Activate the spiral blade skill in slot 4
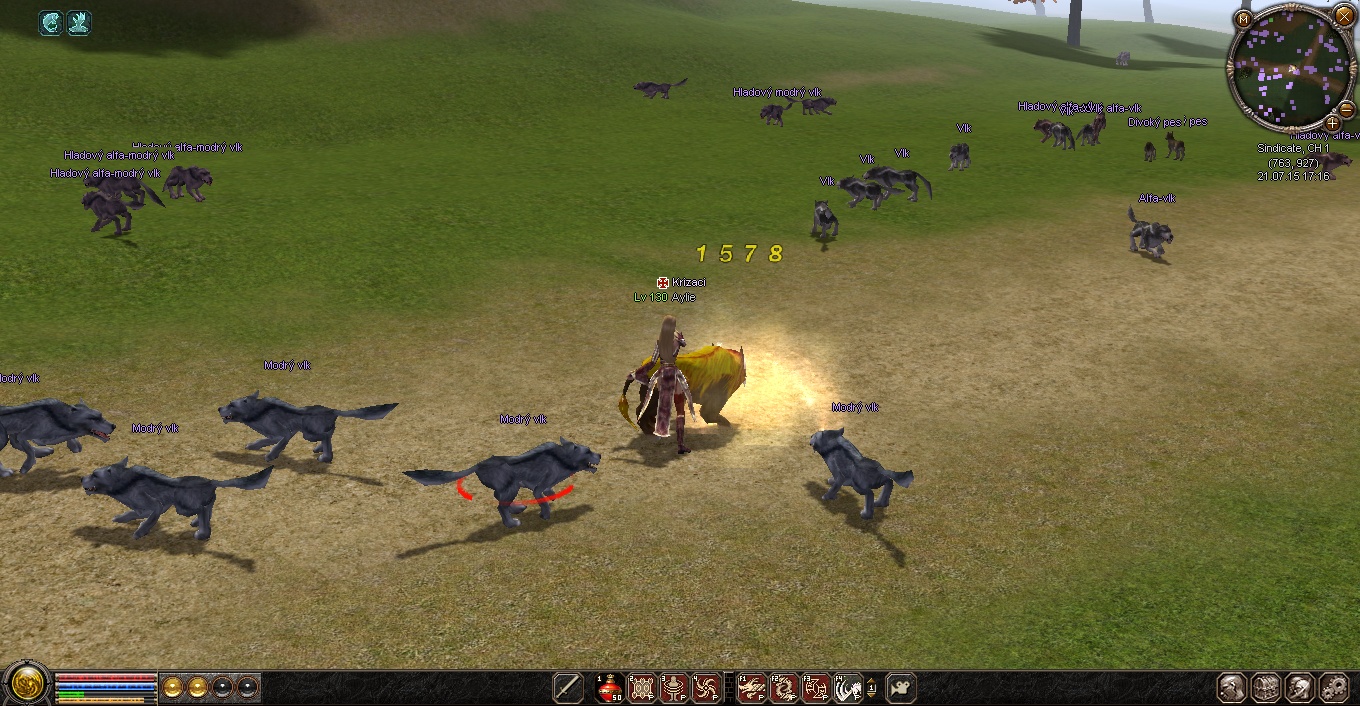 (706, 688)
